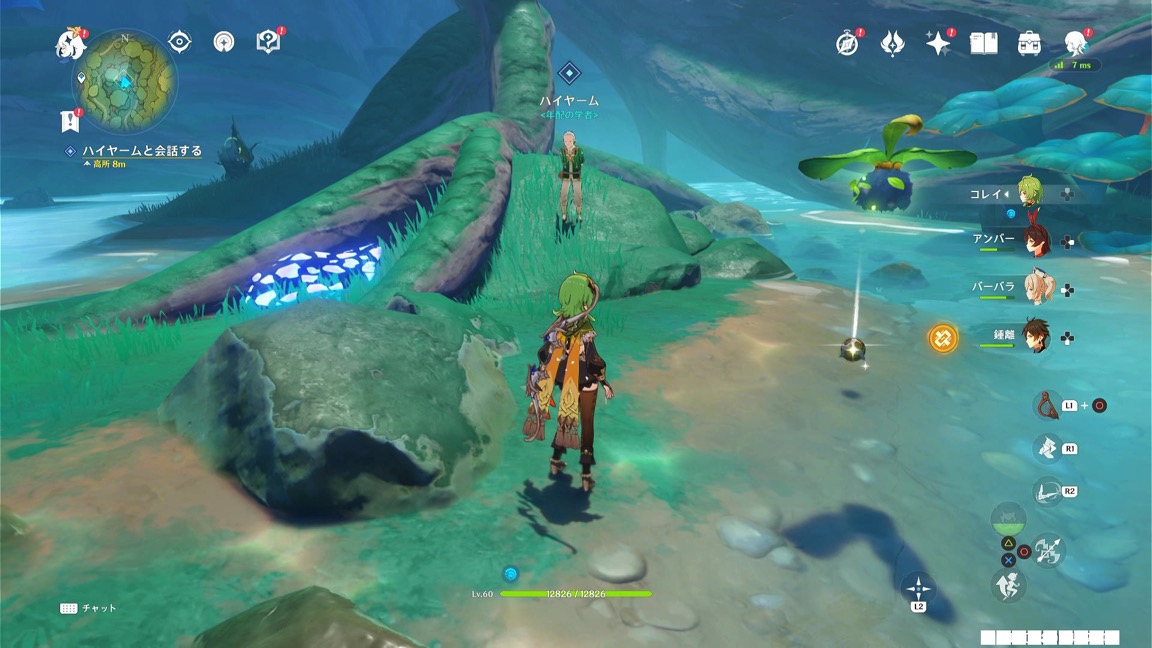The height and width of the screenshot is (648, 1152).
Task: Open the tutorial book with question mark
Action: coord(268,41)
